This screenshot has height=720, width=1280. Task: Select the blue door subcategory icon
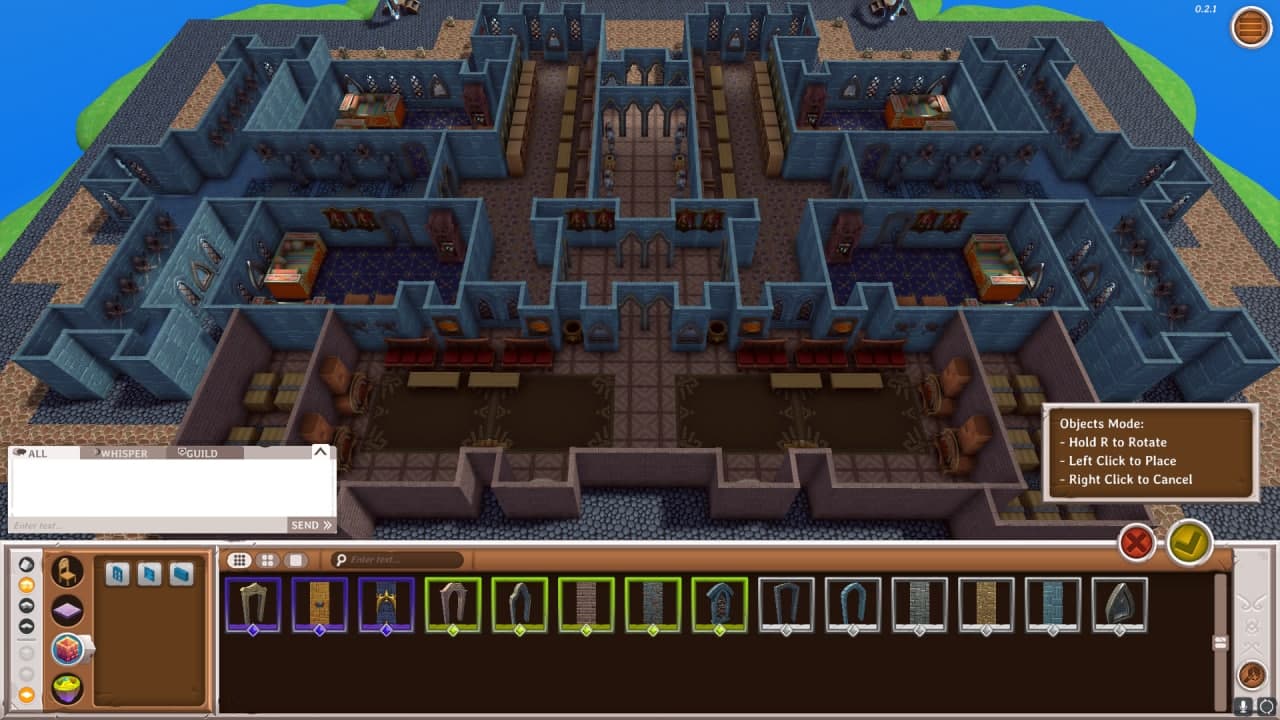[149, 573]
